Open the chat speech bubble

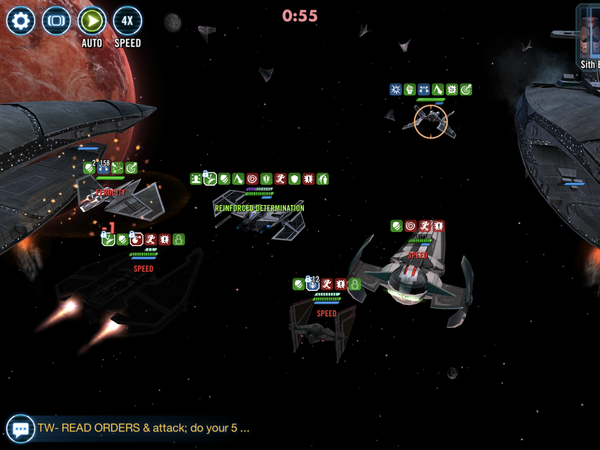(20, 429)
